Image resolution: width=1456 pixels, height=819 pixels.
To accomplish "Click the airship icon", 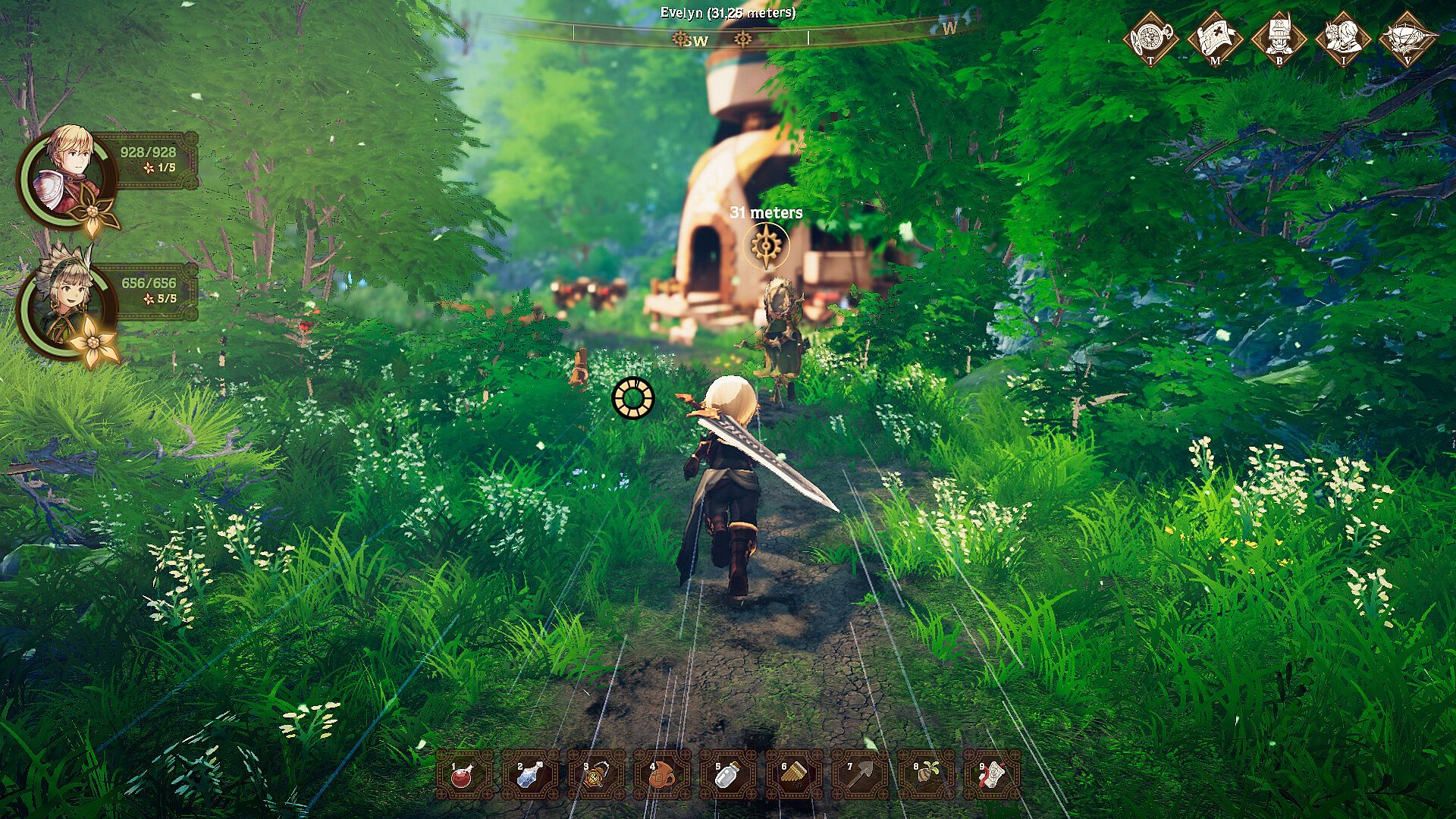I will (1407, 37).
